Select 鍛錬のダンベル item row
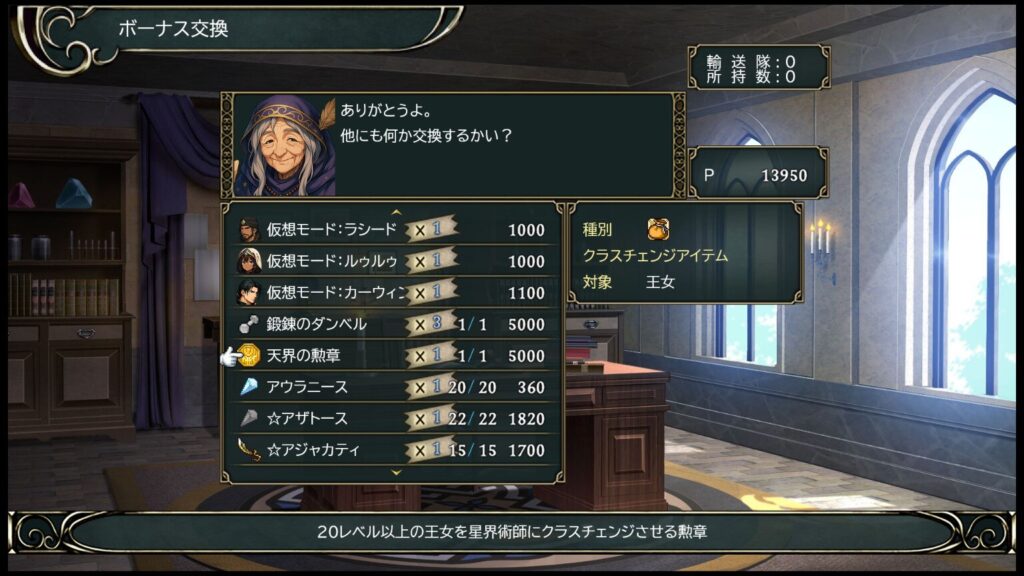The height and width of the screenshot is (576, 1024). pos(392,324)
